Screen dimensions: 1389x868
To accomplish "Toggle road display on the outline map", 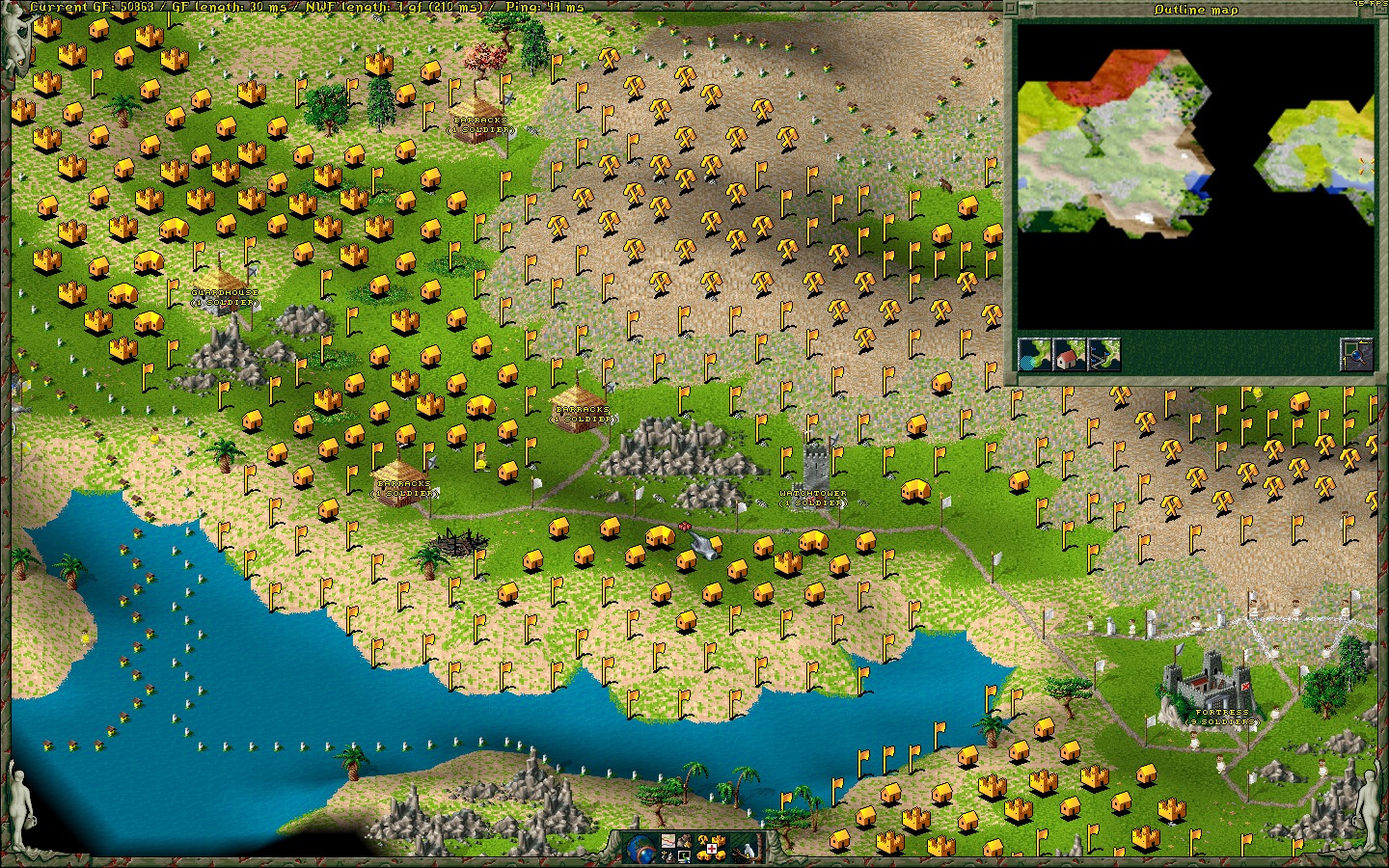I will tap(1103, 355).
